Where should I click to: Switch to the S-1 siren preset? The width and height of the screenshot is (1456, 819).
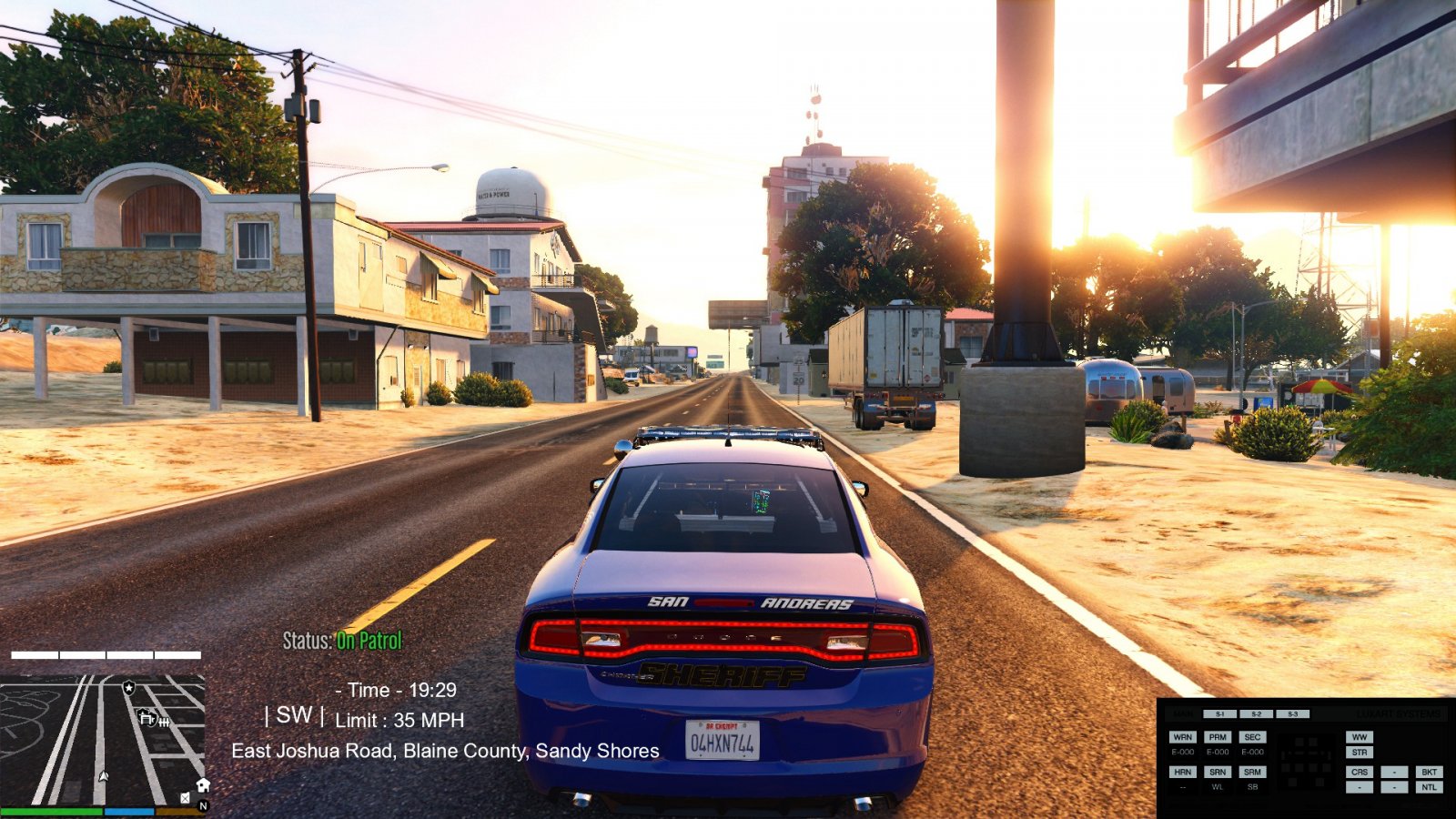[1219, 714]
